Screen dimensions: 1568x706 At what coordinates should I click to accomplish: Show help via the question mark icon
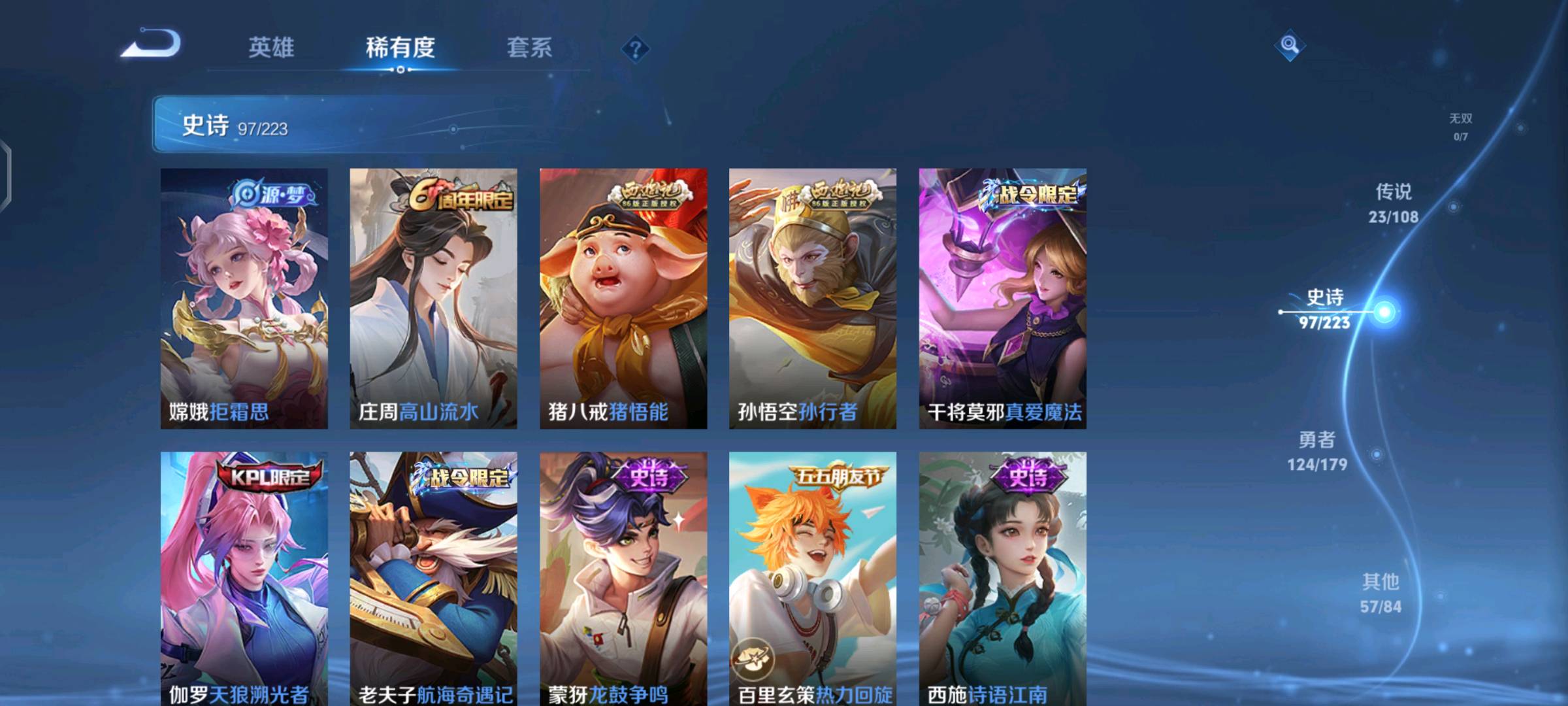(635, 49)
